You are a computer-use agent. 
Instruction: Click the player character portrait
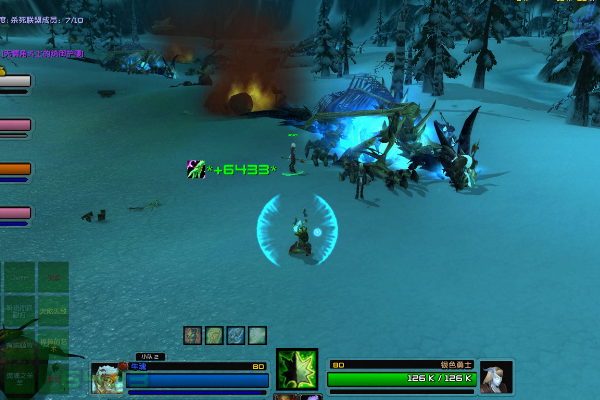pyautogui.click(x=107, y=377)
